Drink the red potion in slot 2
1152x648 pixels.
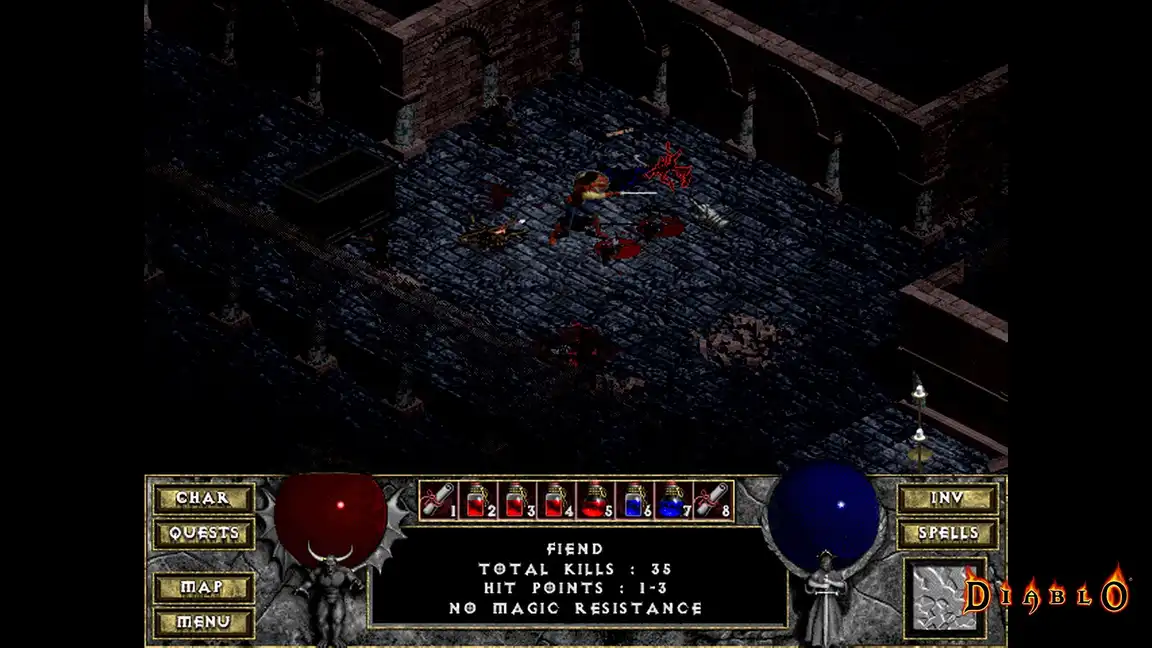475,500
